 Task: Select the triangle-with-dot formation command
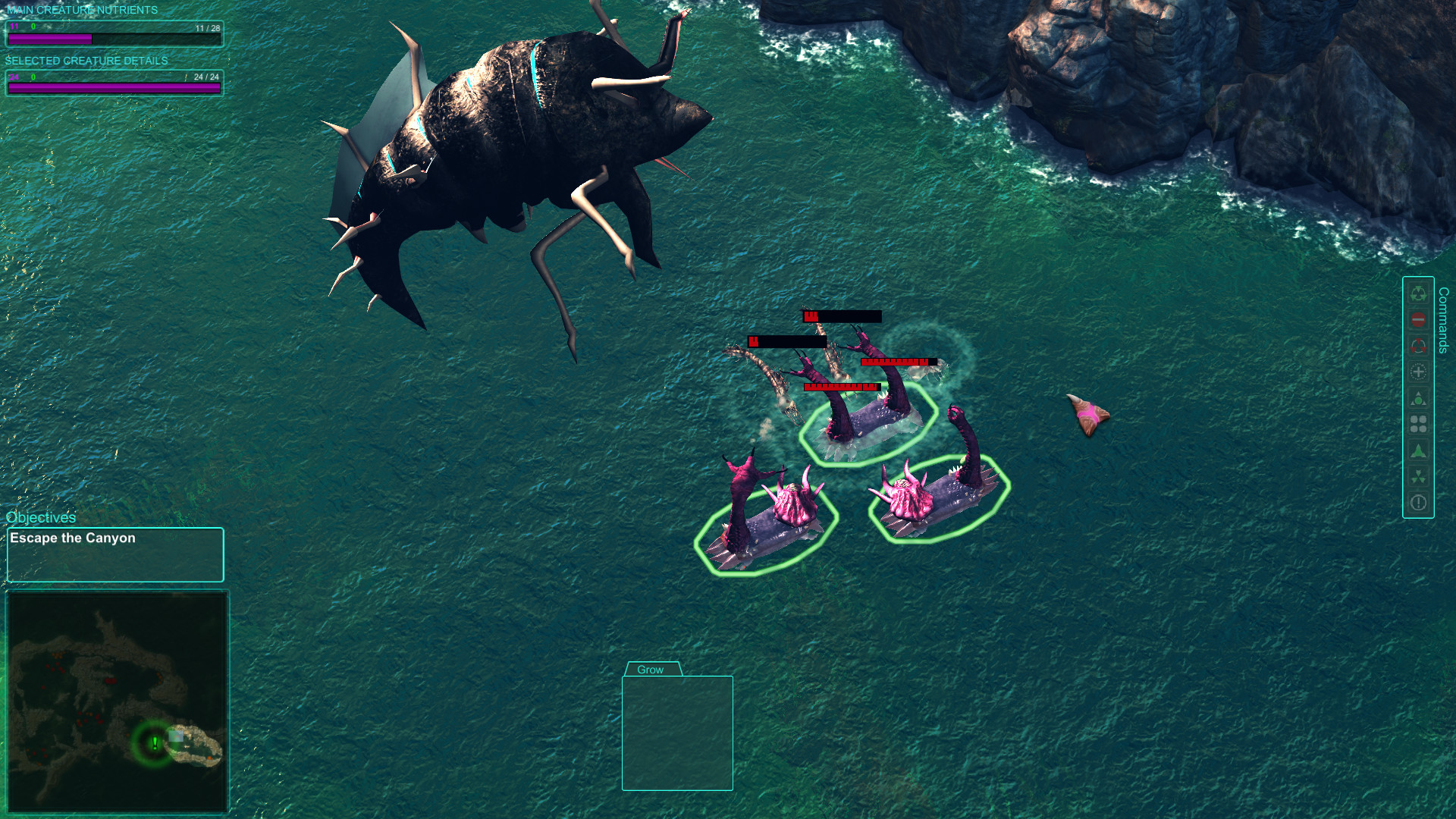point(1418,397)
